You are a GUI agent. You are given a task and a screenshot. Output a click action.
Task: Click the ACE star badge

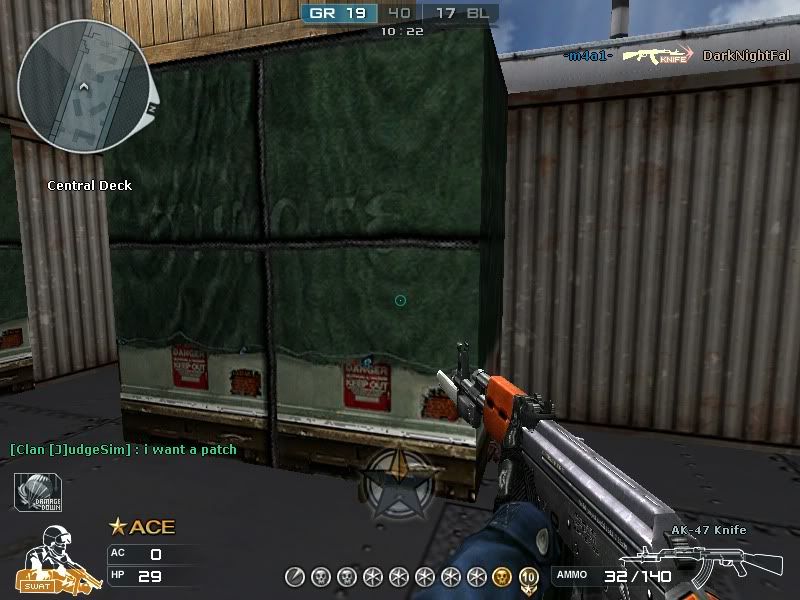coord(117,527)
